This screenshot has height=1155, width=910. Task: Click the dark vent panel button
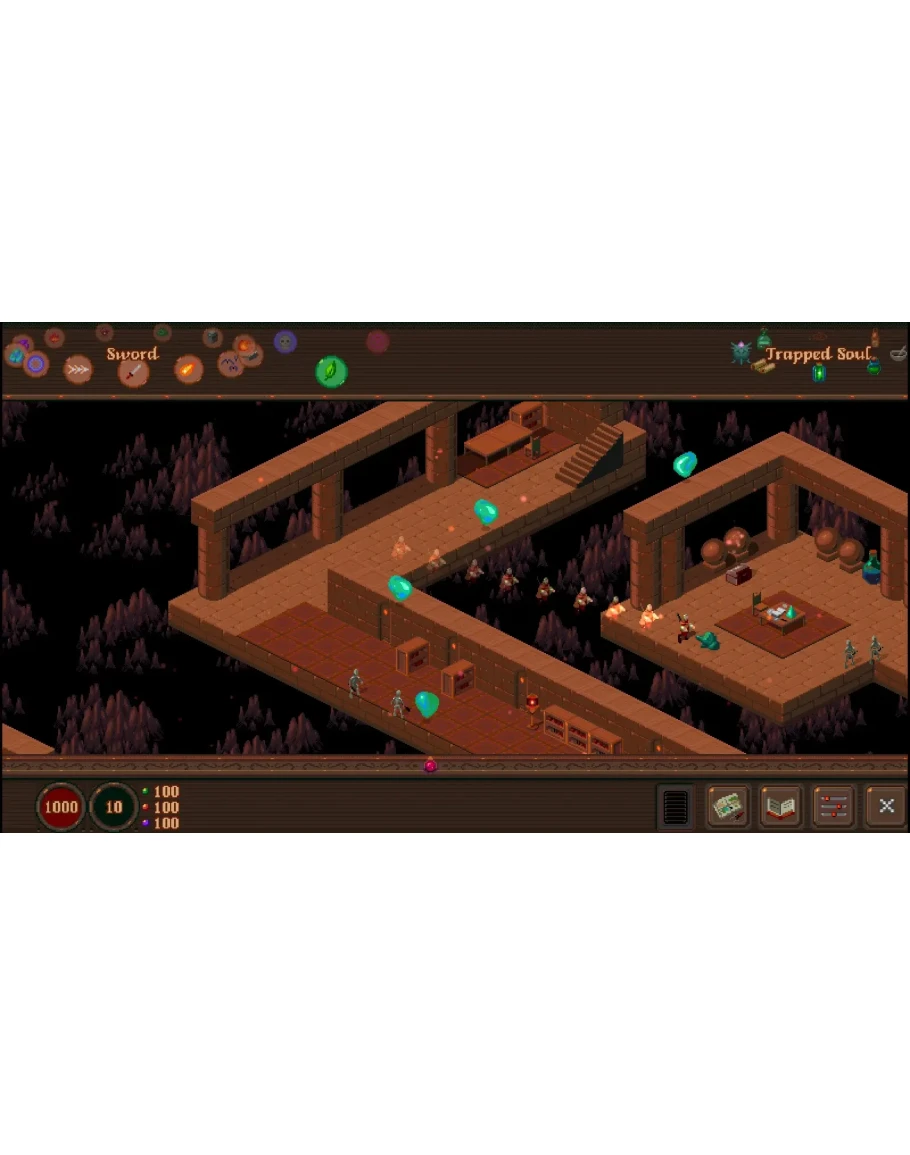coord(676,807)
